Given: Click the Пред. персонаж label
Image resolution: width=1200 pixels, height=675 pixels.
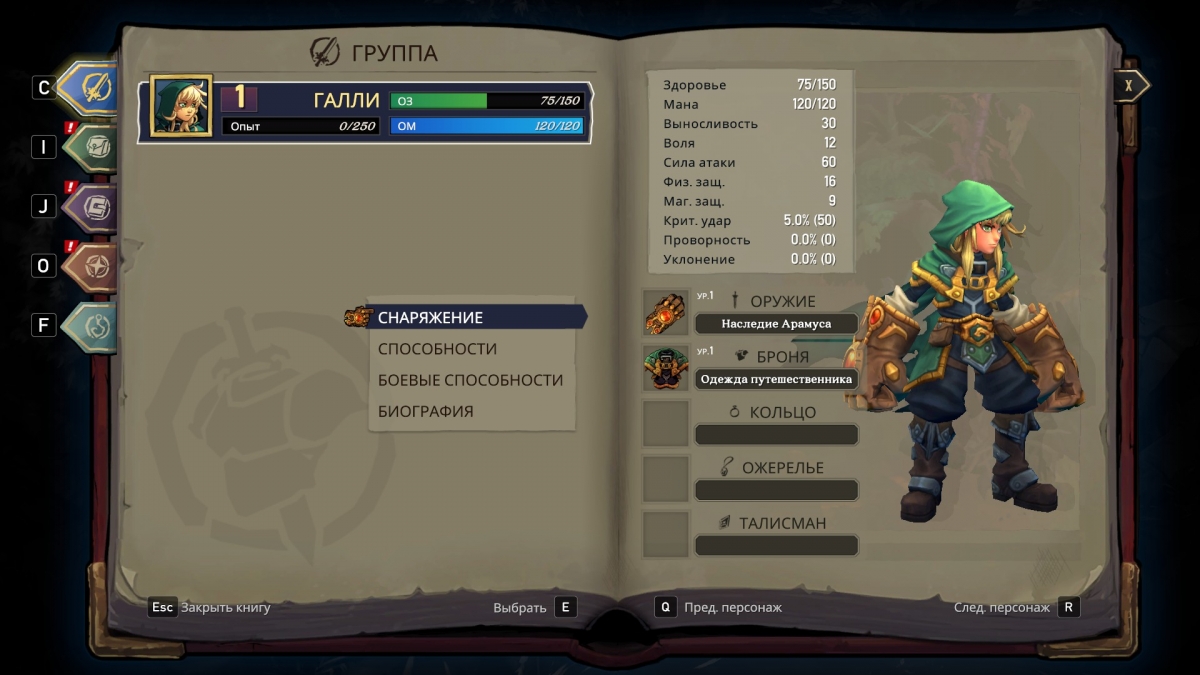Looking at the screenshot, I should [733, 607].
